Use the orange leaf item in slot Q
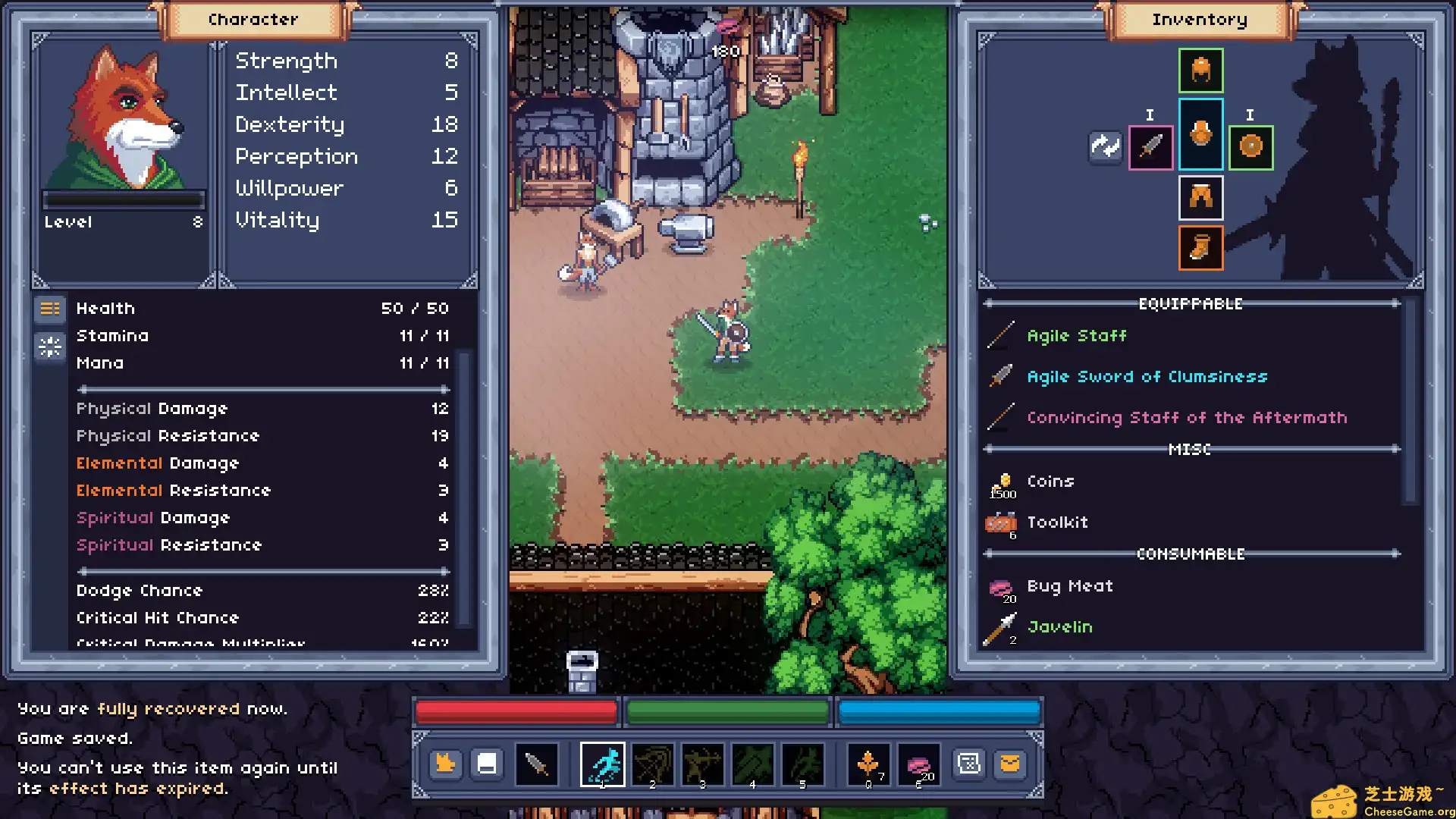 [868, 764]
